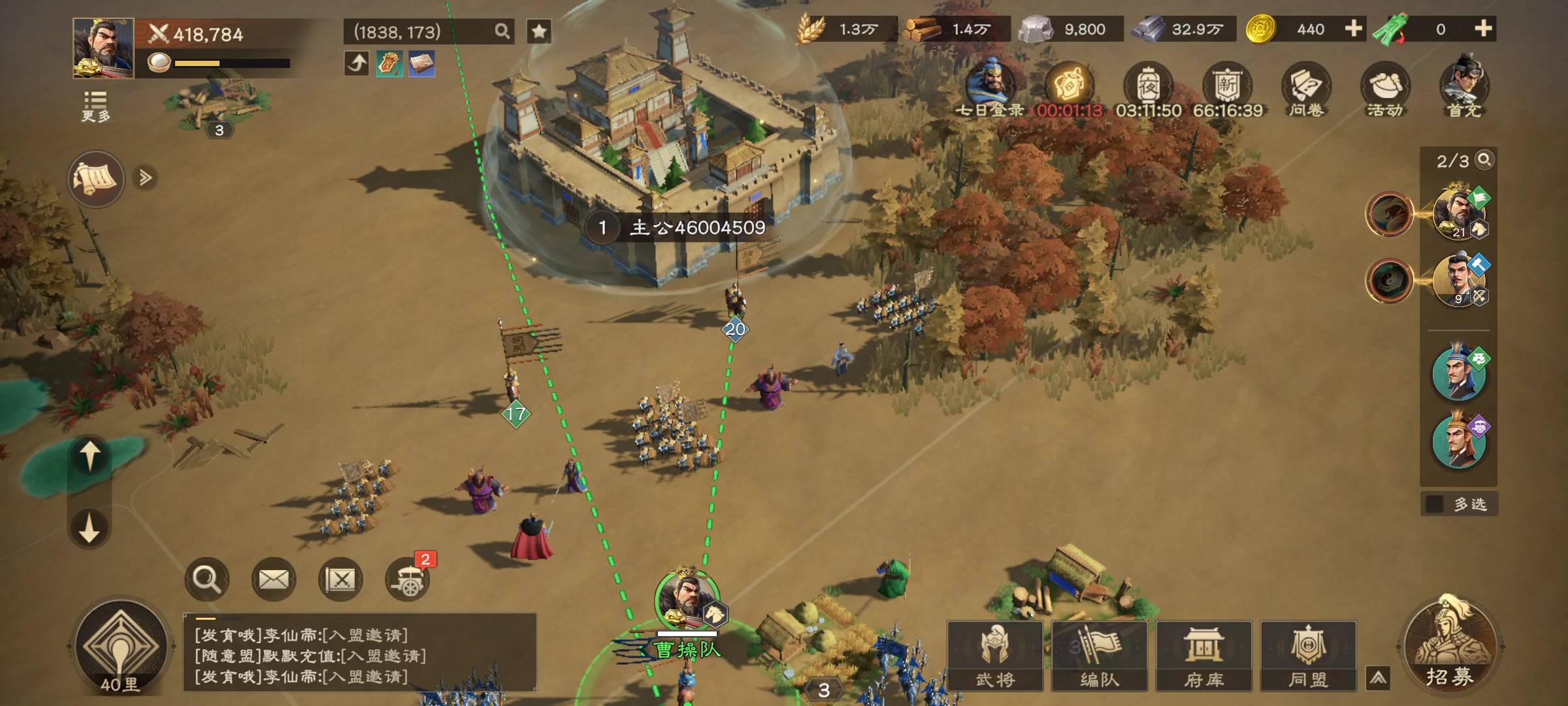The image size is (1568, 706).
Task: Open the 府库 treasury menu
Action: pyautogui.click(x=1203, y=655)
